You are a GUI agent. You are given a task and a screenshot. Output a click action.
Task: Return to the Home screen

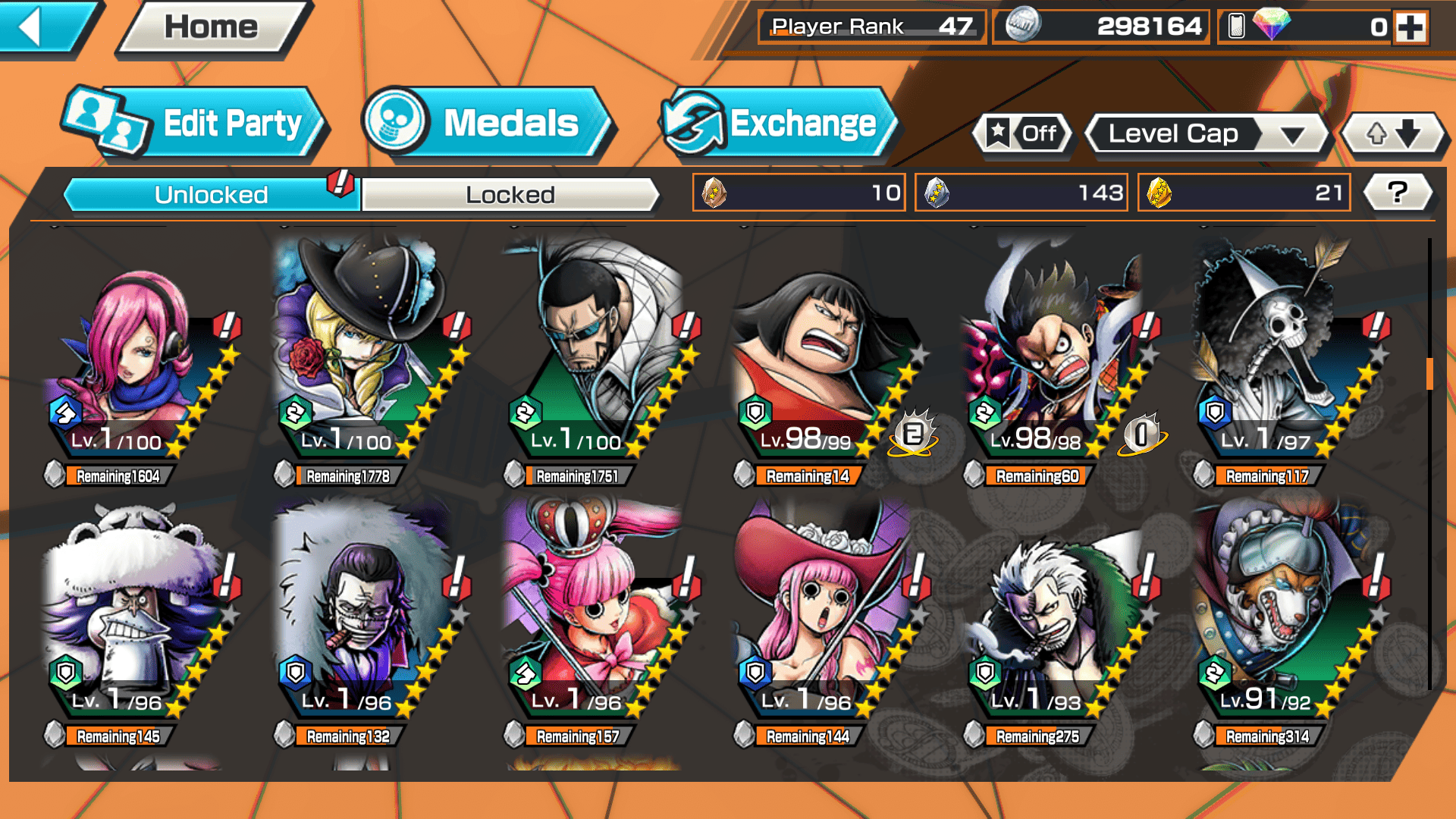point(211,28)
